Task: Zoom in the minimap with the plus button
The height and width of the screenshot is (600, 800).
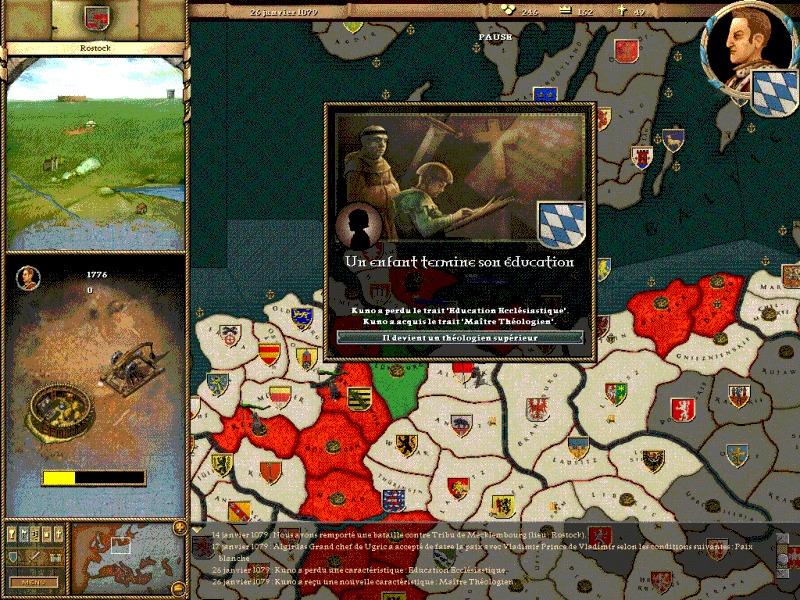Action: [x=179, y=527]
